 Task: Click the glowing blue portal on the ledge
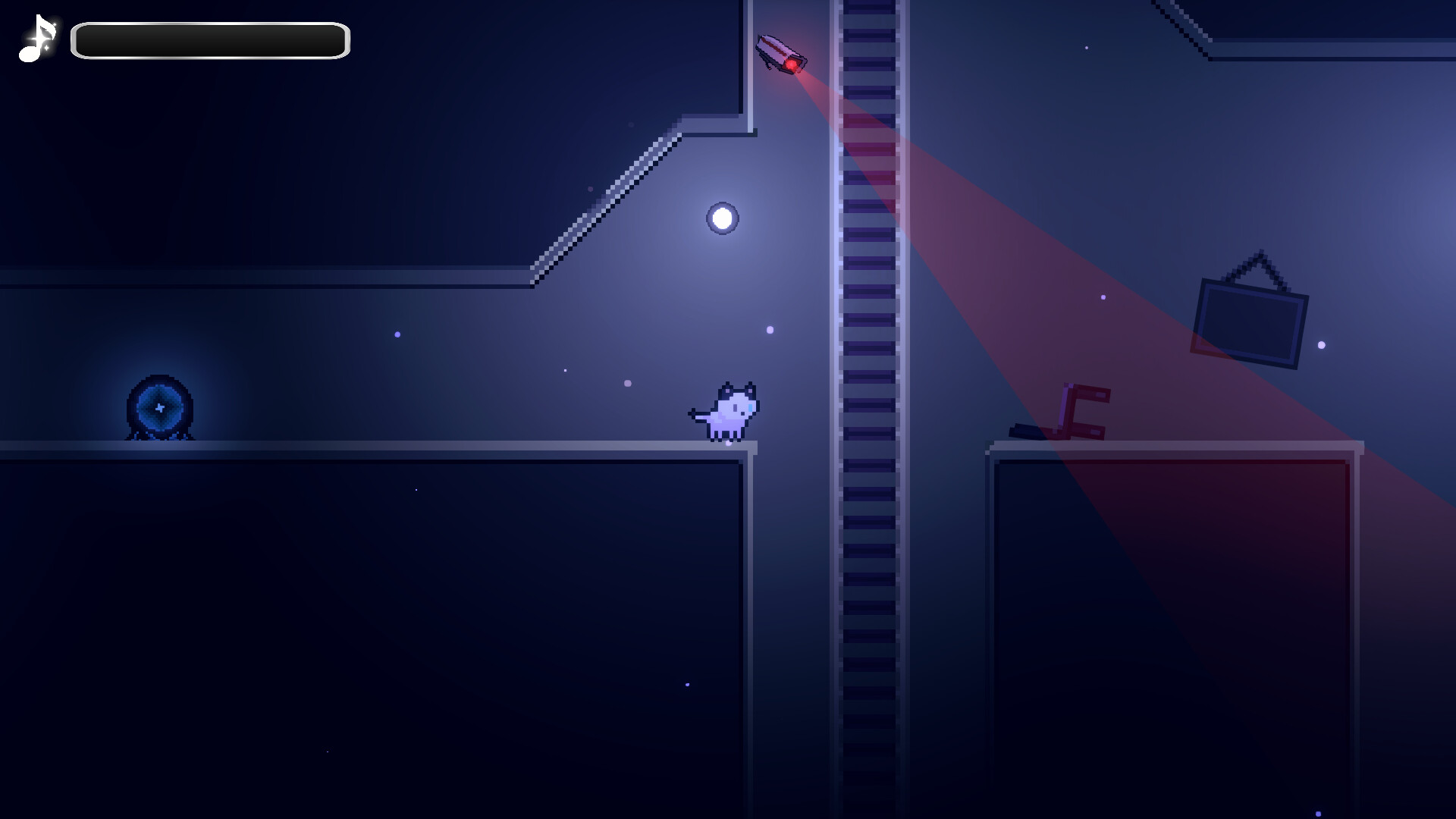click(158, 409)
